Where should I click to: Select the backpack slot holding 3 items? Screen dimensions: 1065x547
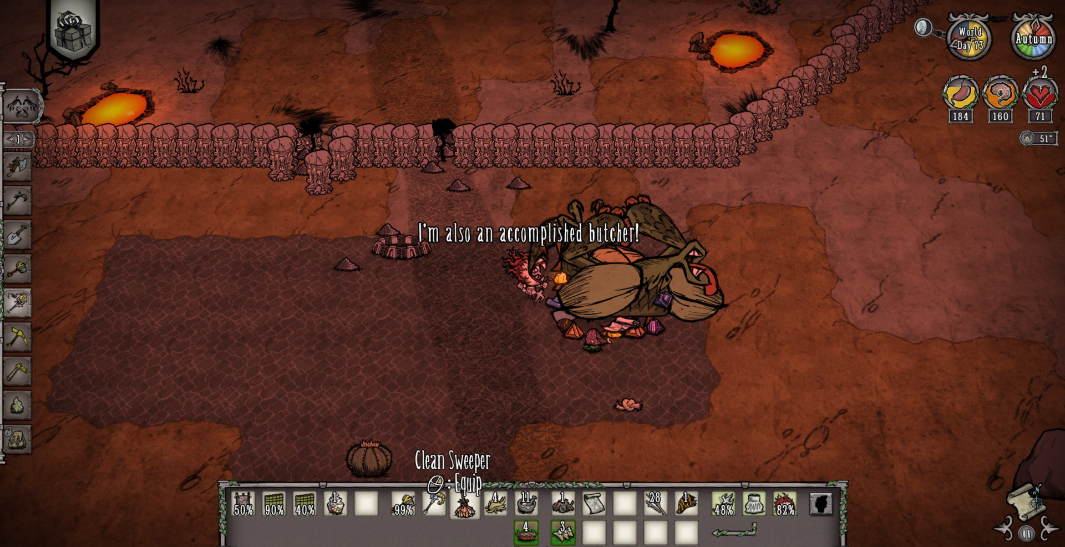pos(563,532)
